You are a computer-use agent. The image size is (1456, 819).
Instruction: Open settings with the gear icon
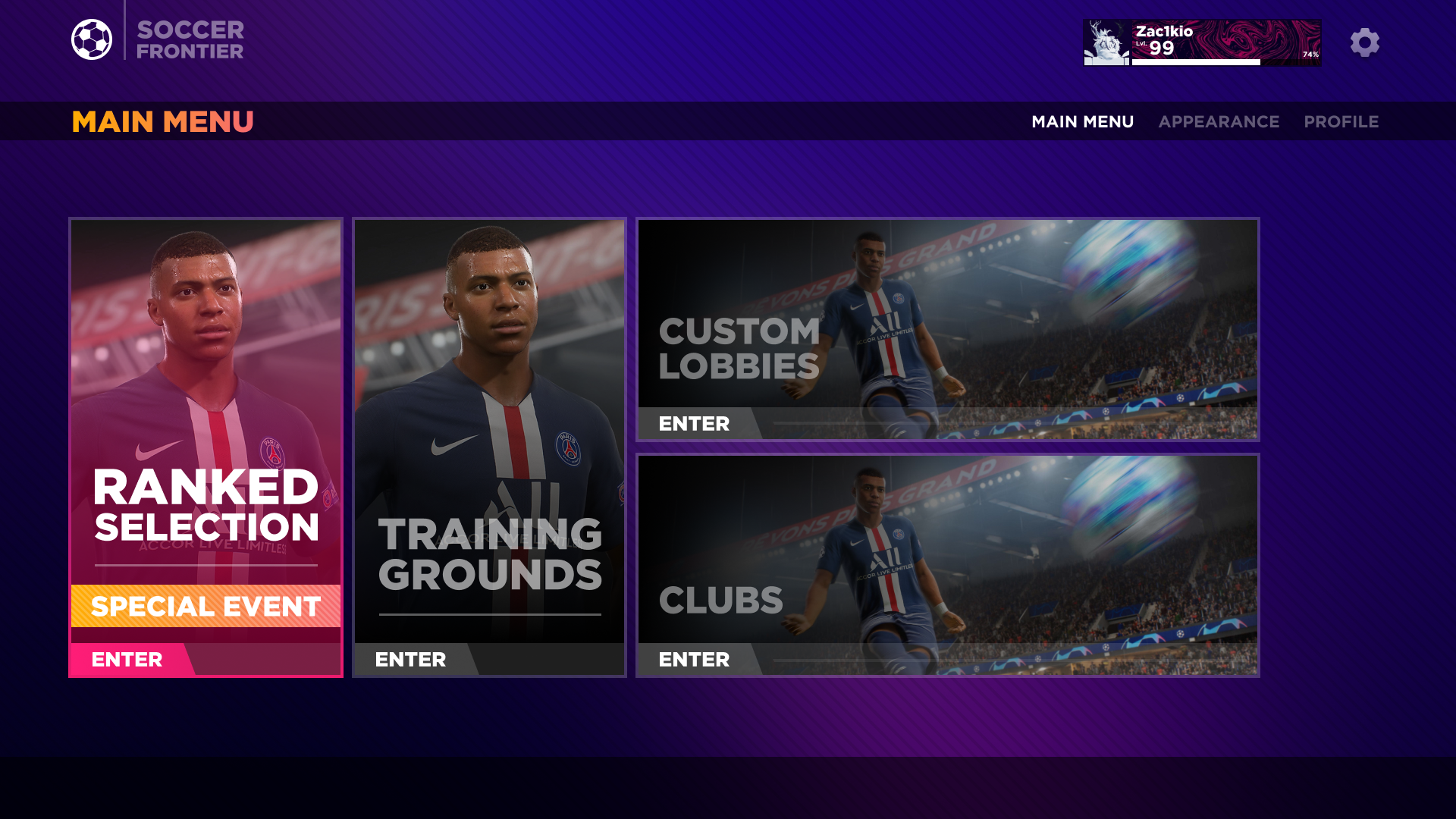point(1364,42)
